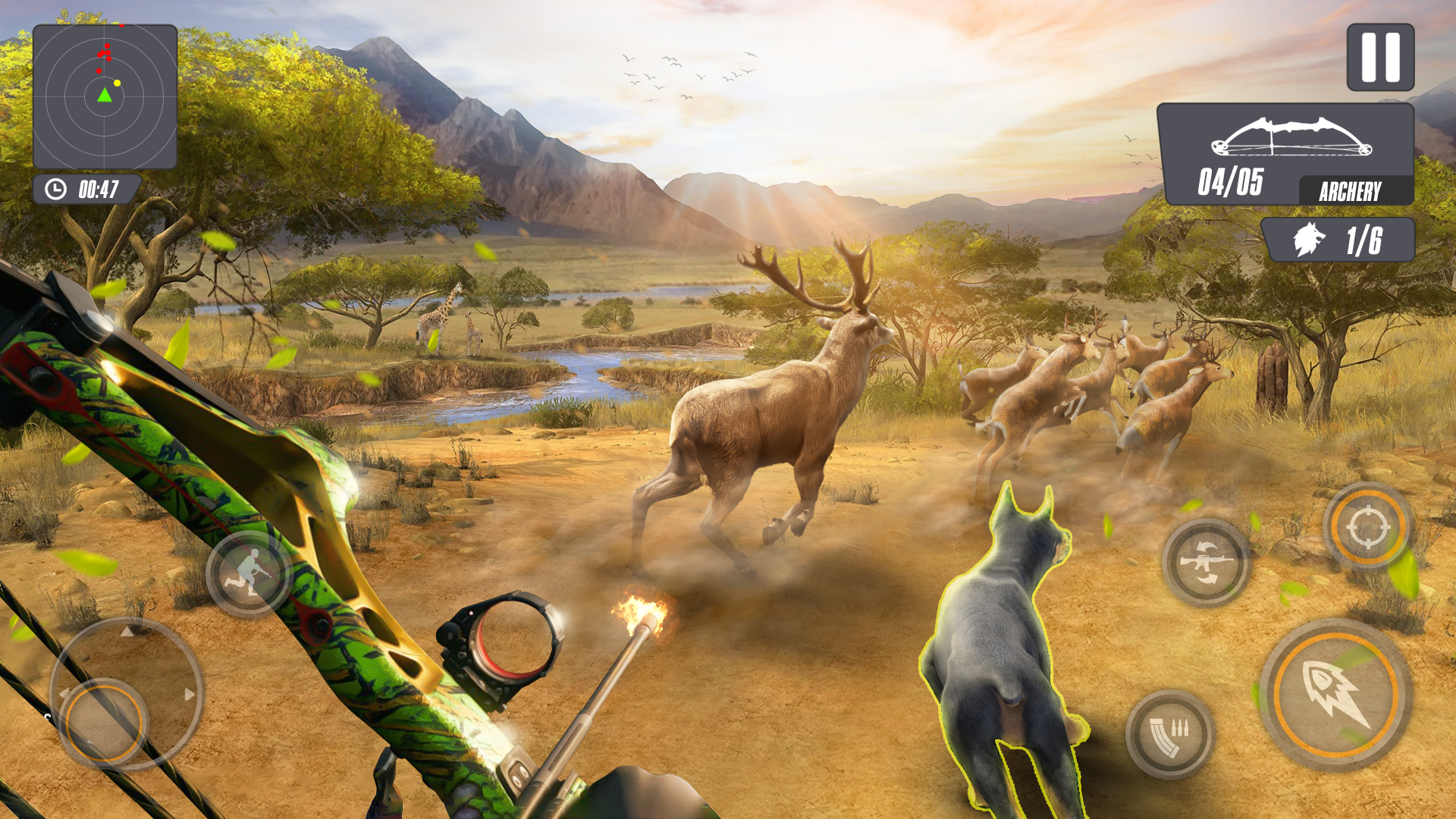Open the radar minimap
Viewport: 1456px width, 819px height.
click(x=105, y=96)
